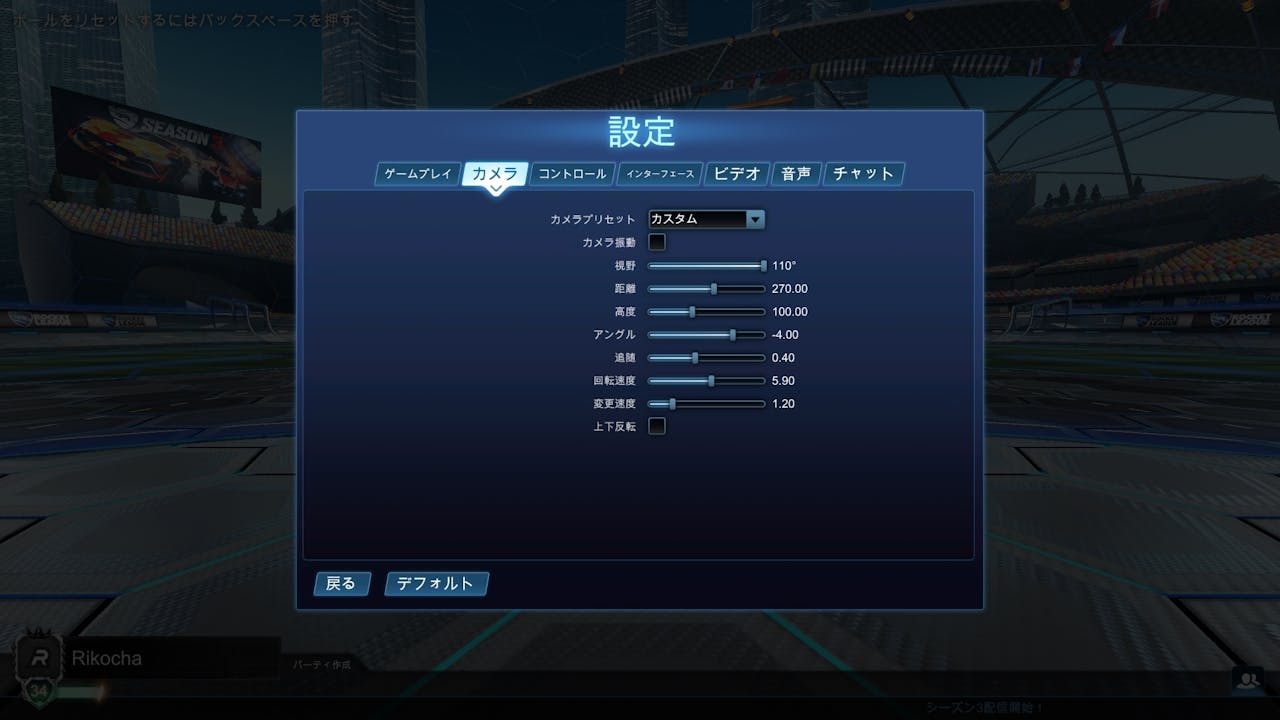Restore defaults with the デフォルト button

coord(436,584)
